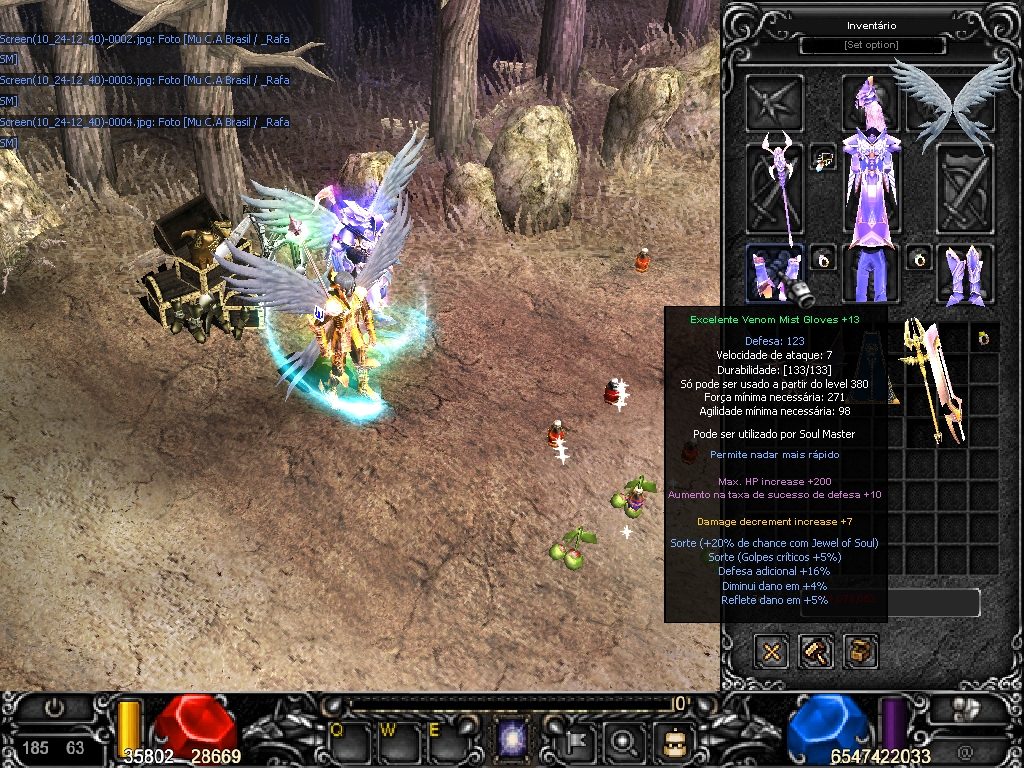Close the inventory with the X button

coord(771,652)
